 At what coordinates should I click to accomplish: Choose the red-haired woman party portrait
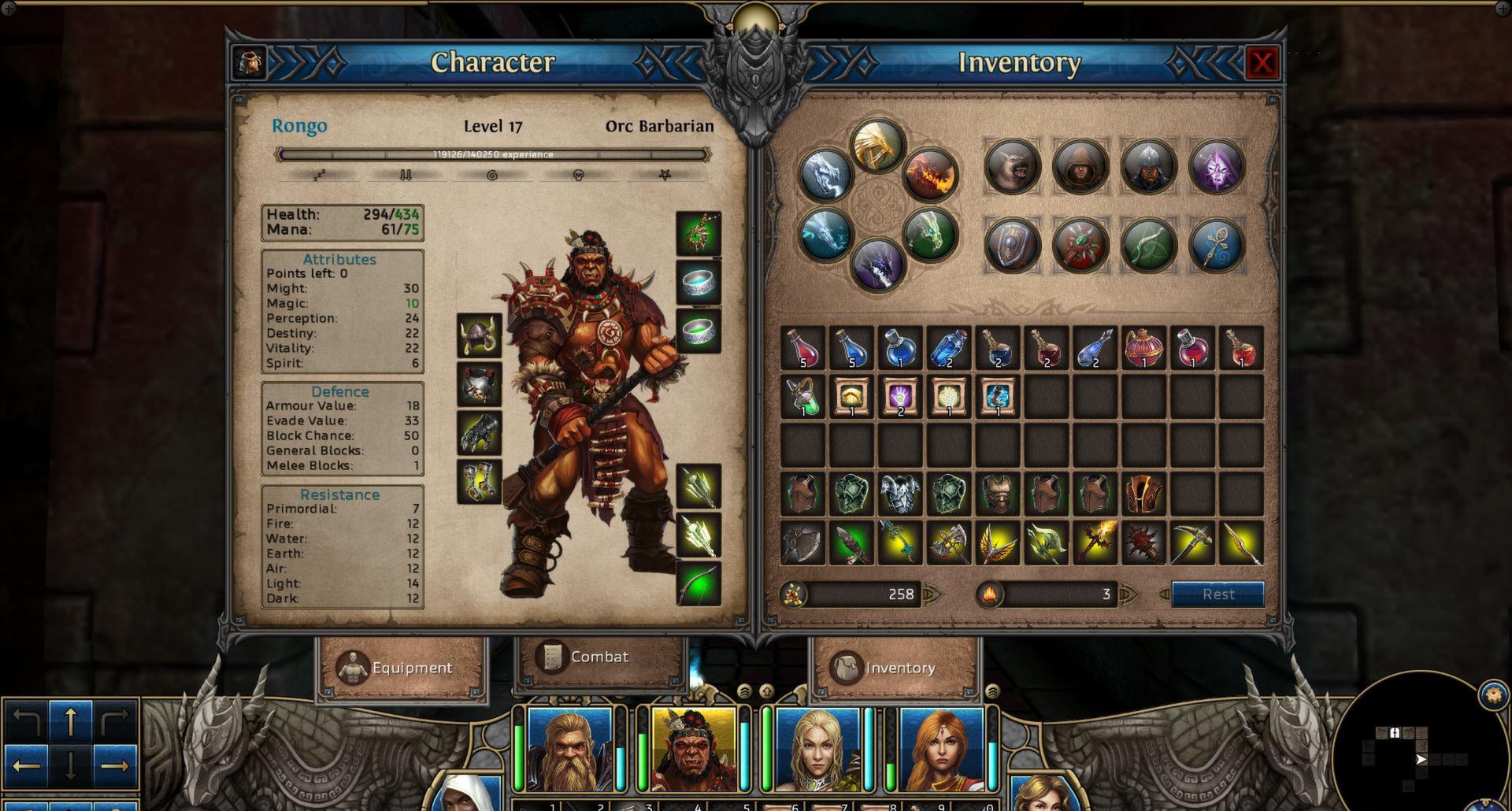[941, 749]
